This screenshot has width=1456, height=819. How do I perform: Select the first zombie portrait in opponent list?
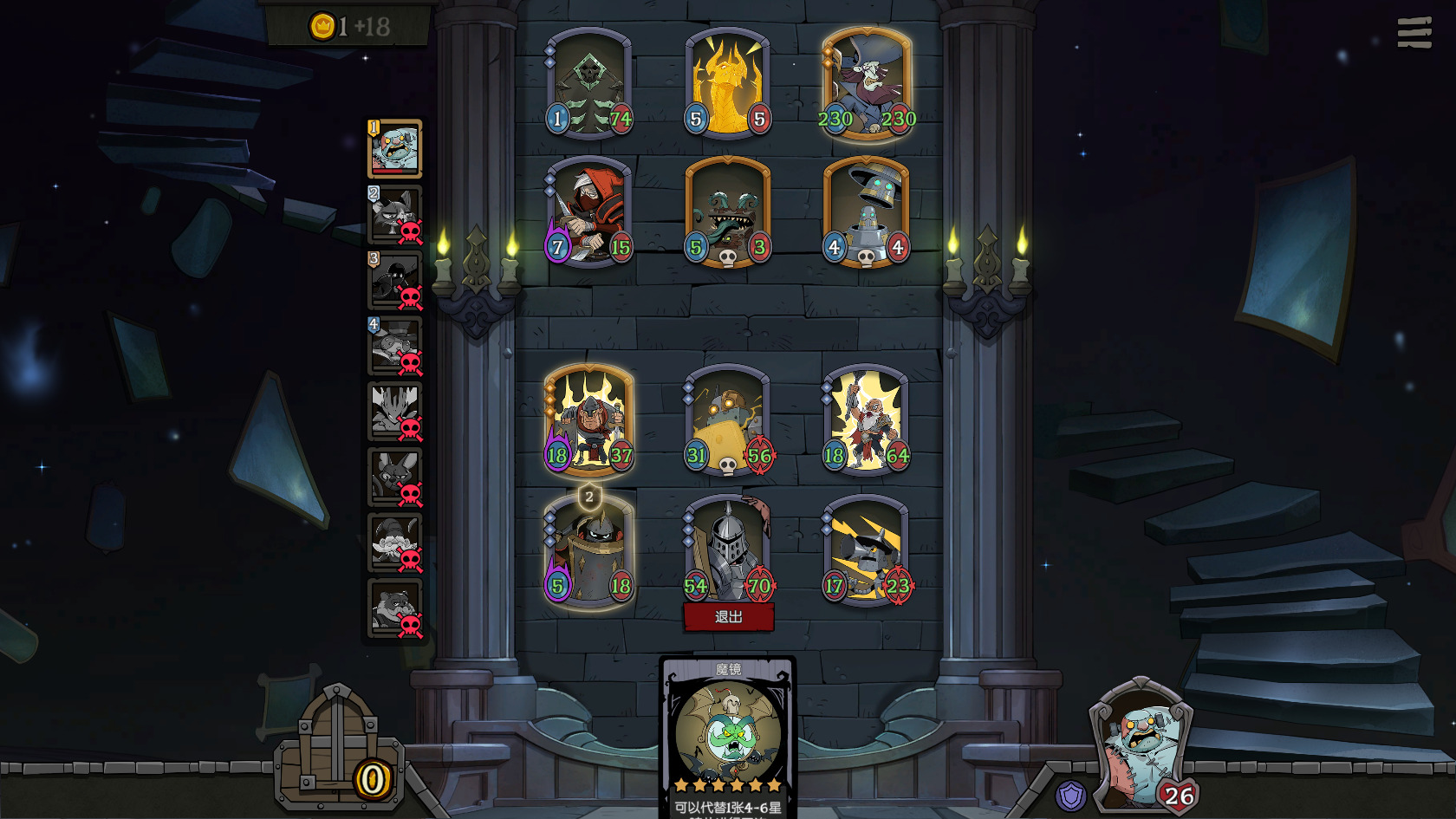point(395,149)
